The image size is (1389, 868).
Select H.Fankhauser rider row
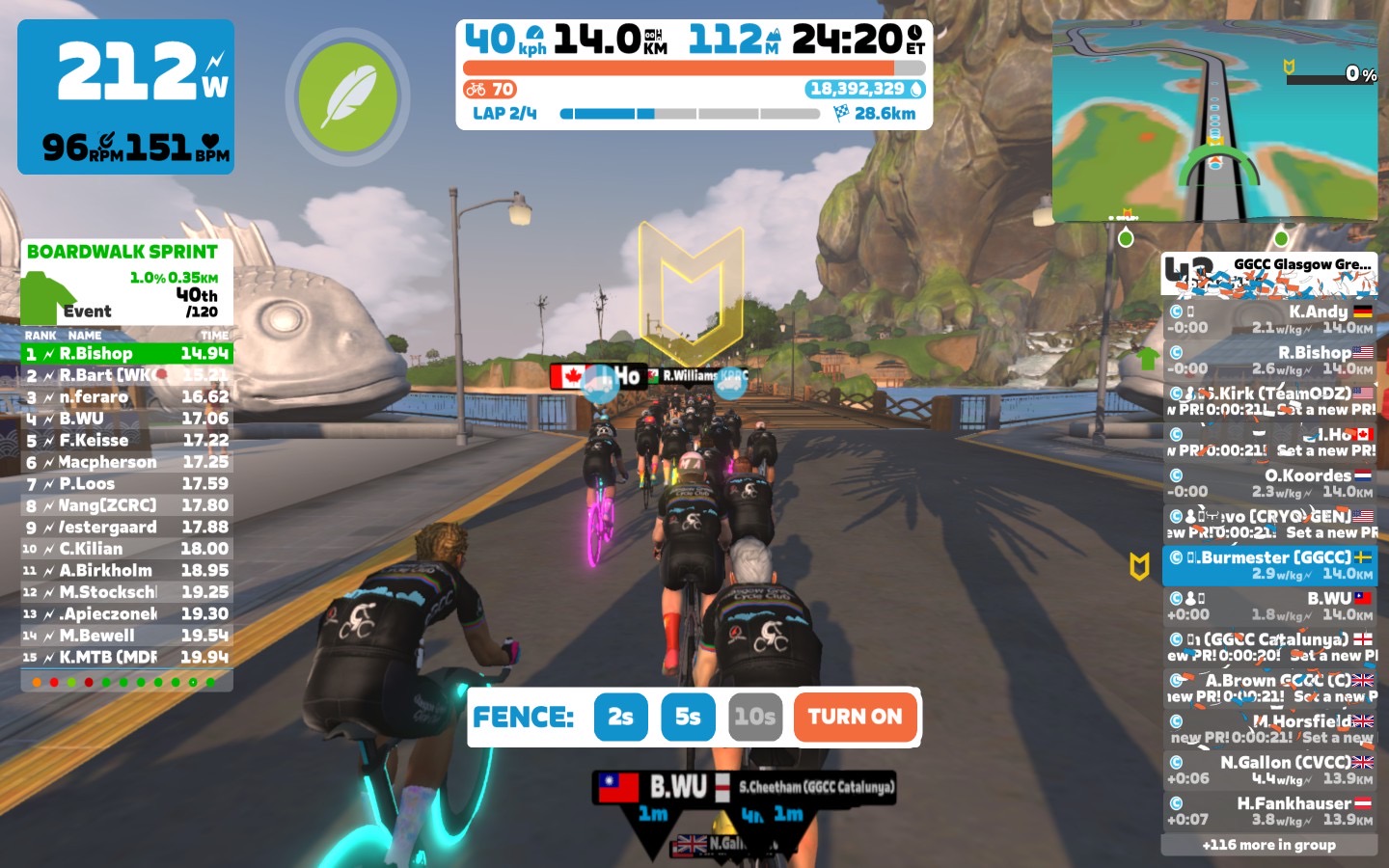click(x=1269, y=811)
